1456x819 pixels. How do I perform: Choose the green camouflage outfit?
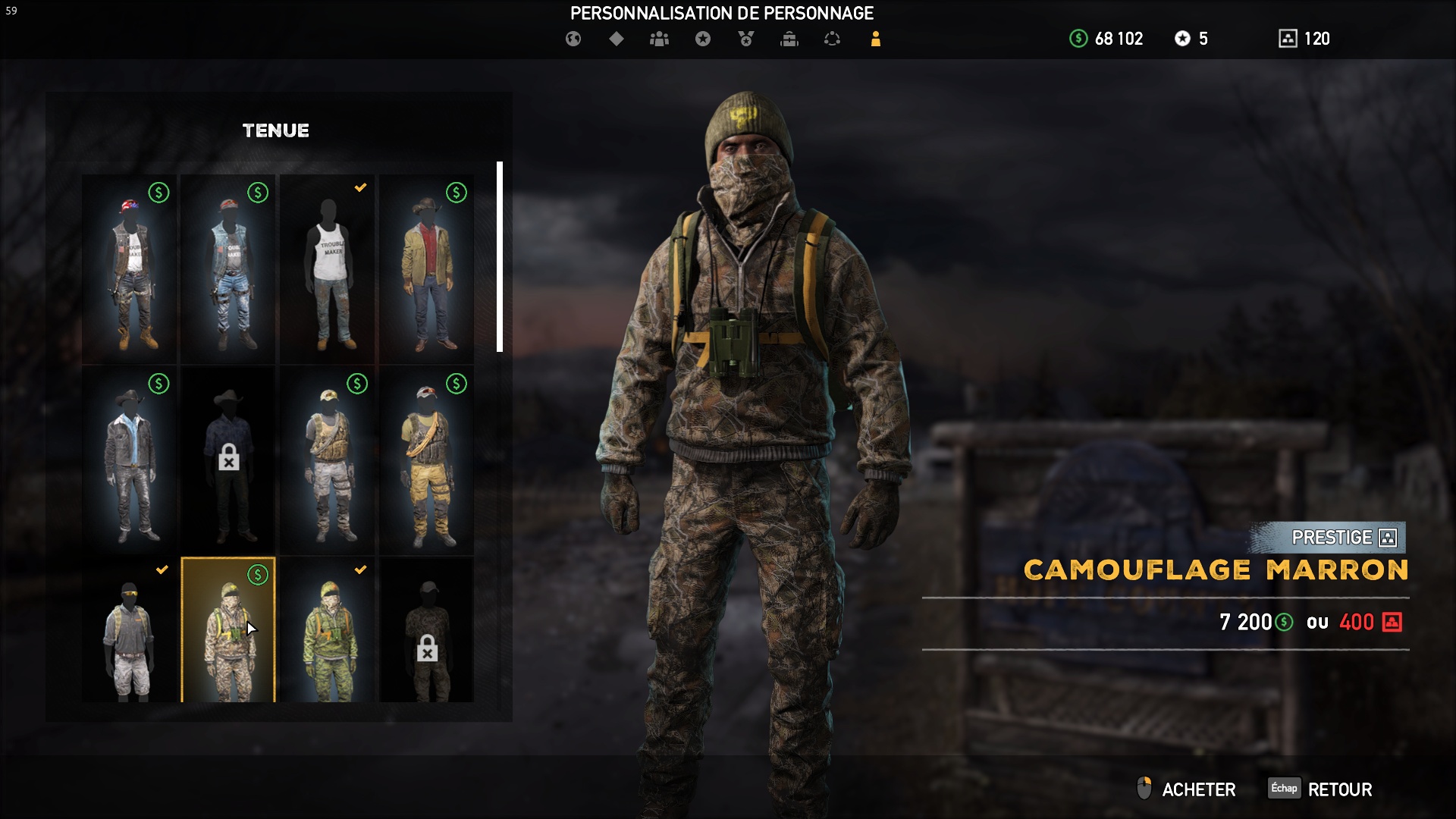[328, 631]
